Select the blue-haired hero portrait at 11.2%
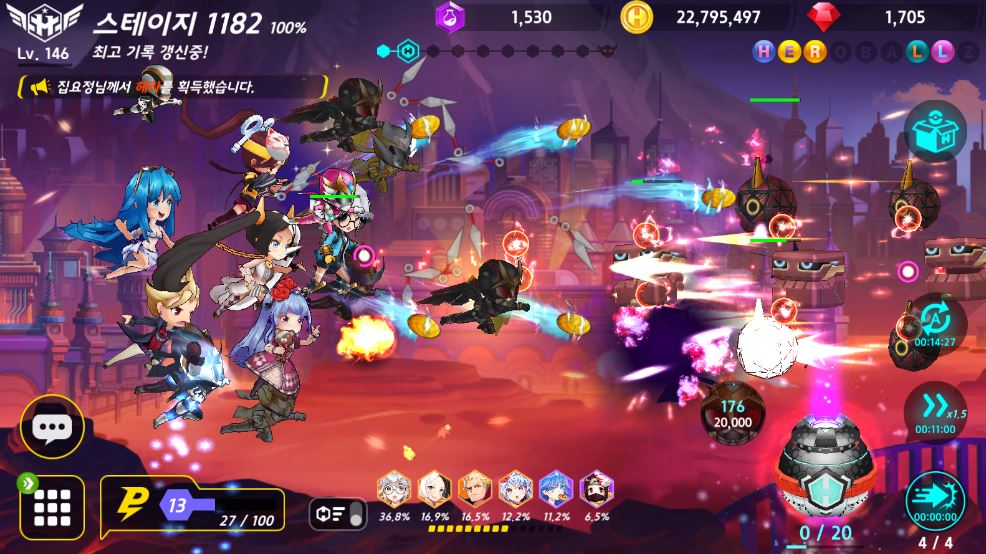This screenshot has height=554, width=986. click(555, 490)
